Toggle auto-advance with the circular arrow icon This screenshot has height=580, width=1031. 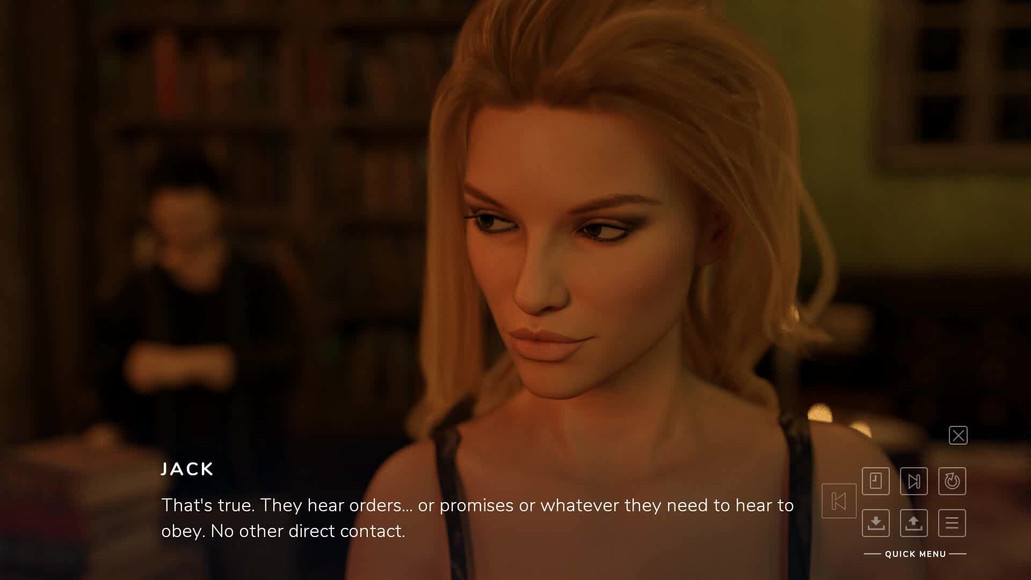[952, 482]
